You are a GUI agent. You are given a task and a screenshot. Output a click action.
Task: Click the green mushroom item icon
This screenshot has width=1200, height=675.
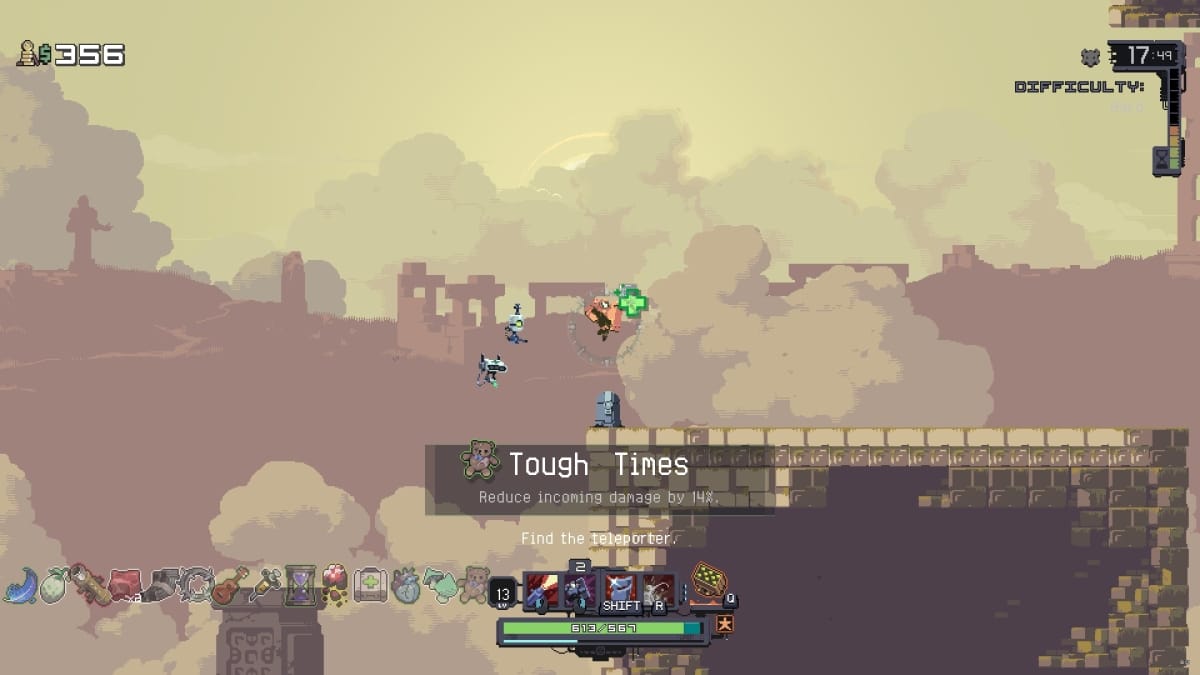click(440, 585)
